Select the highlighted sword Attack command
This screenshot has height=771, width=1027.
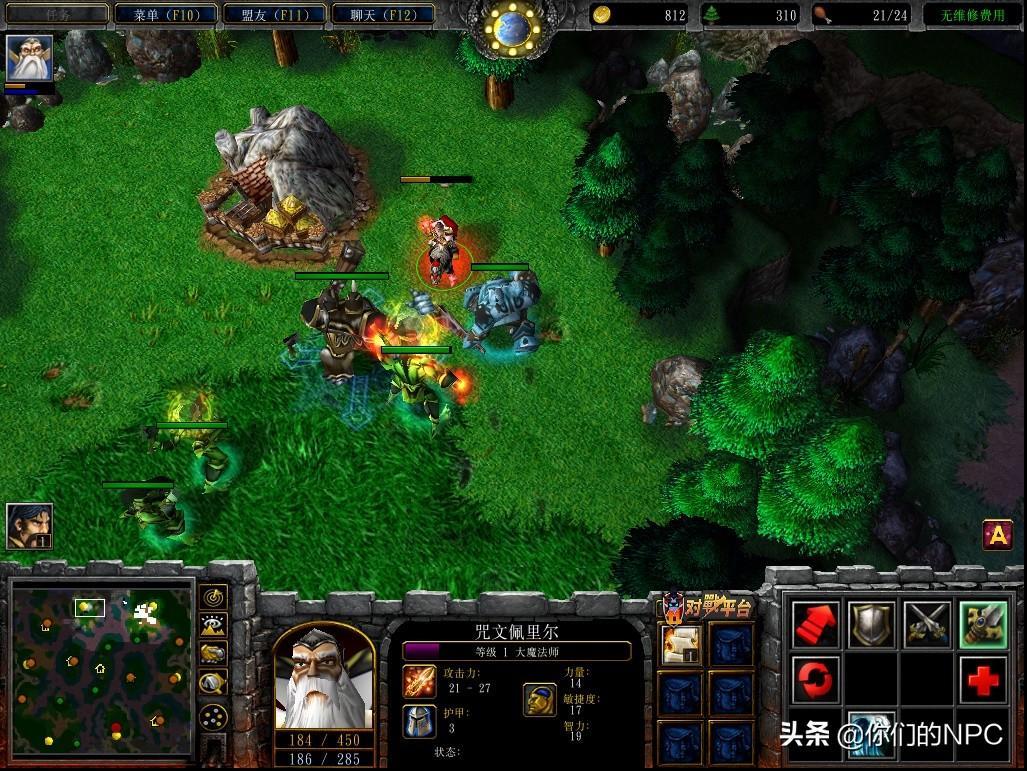pyautogui.click(x=983, y=625)
